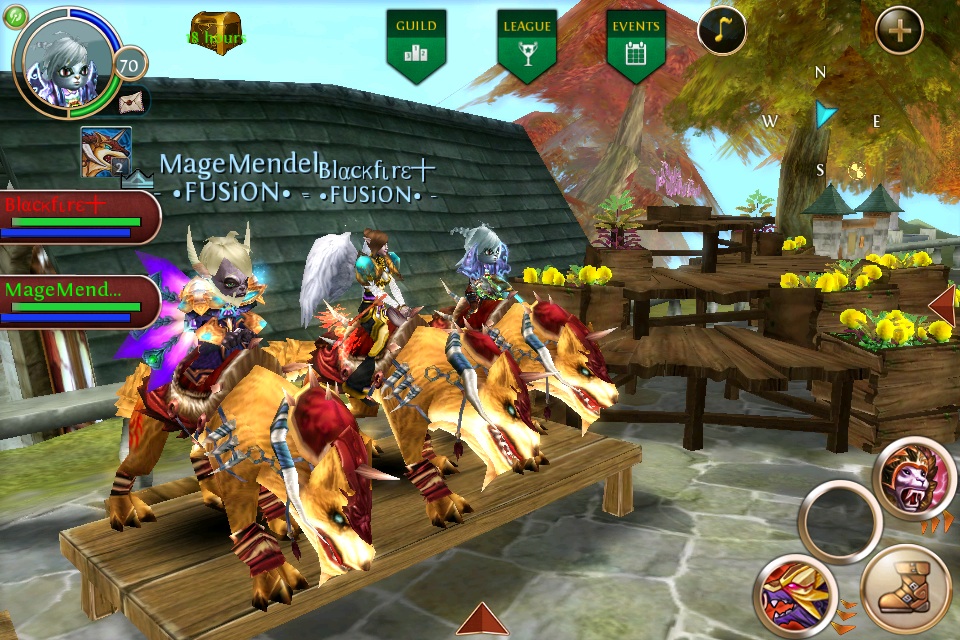Tap the leather boot button

point(905,590)
